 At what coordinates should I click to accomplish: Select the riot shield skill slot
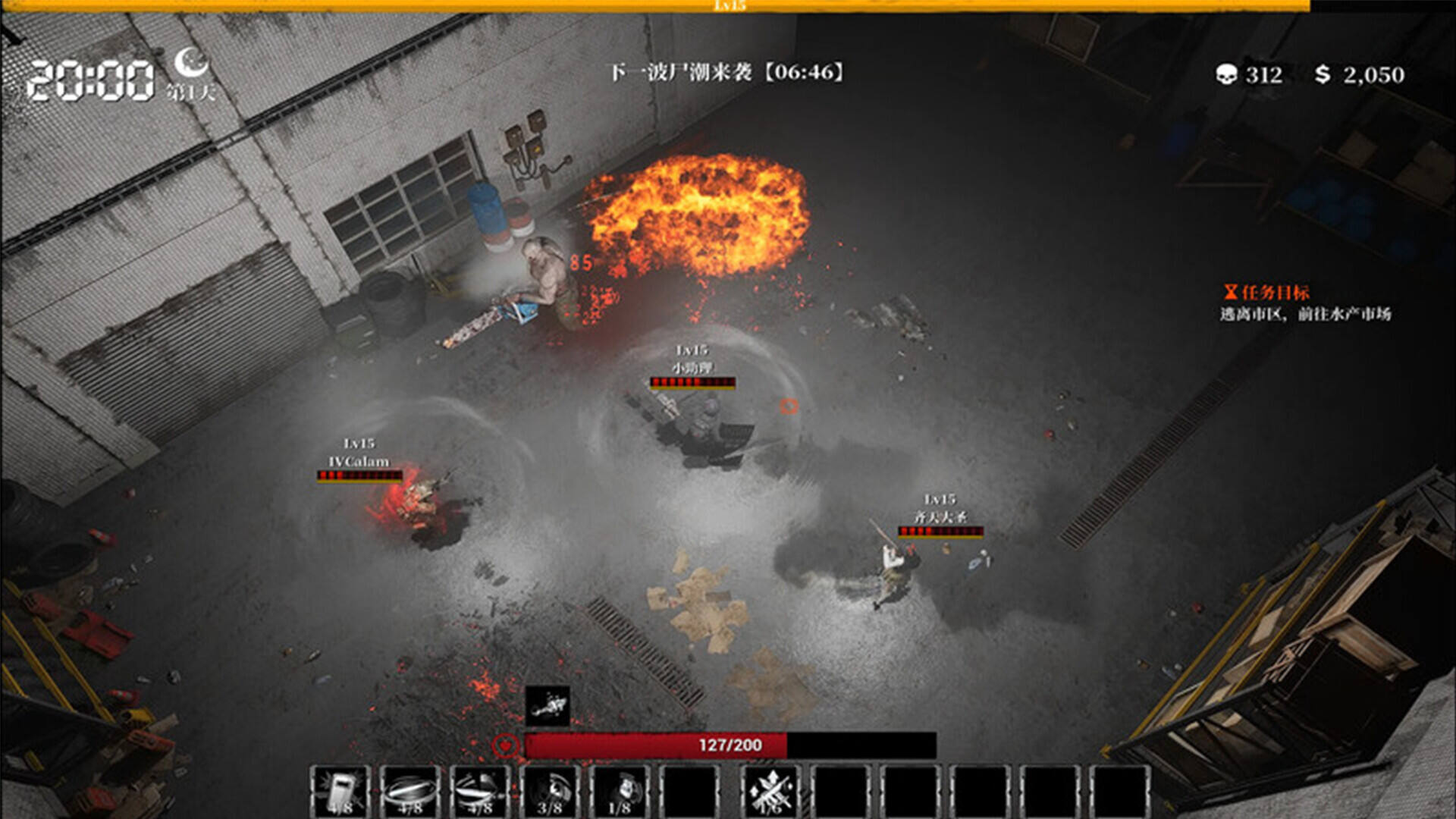340,791
